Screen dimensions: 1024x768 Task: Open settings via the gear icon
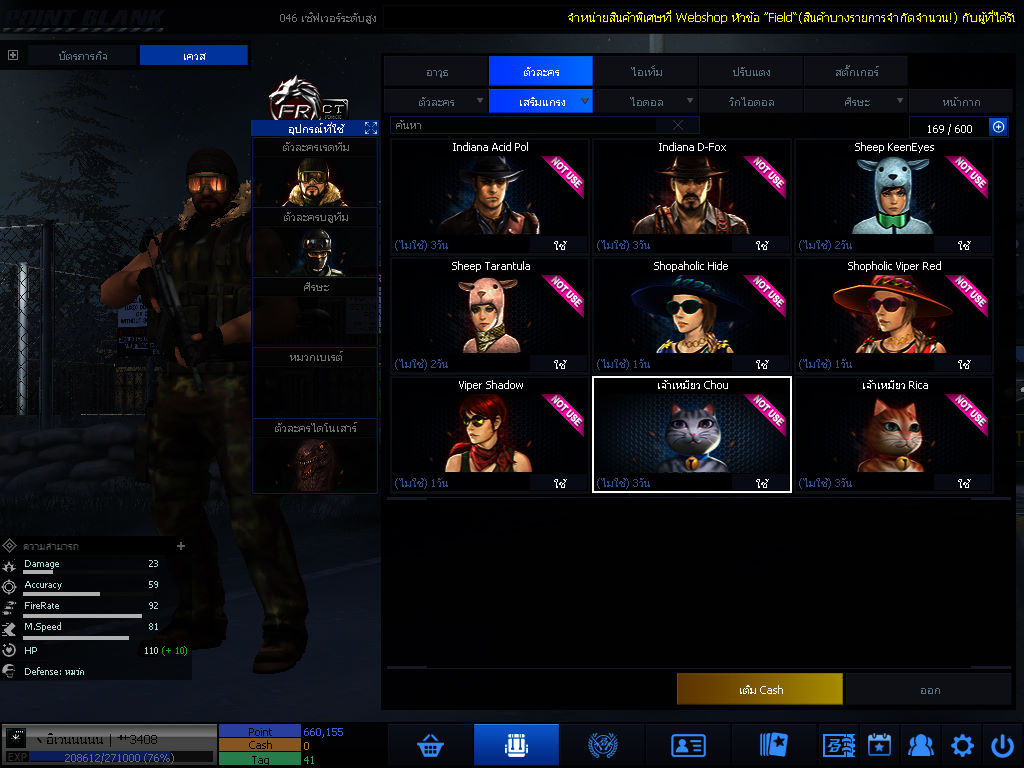coord(962,745)
